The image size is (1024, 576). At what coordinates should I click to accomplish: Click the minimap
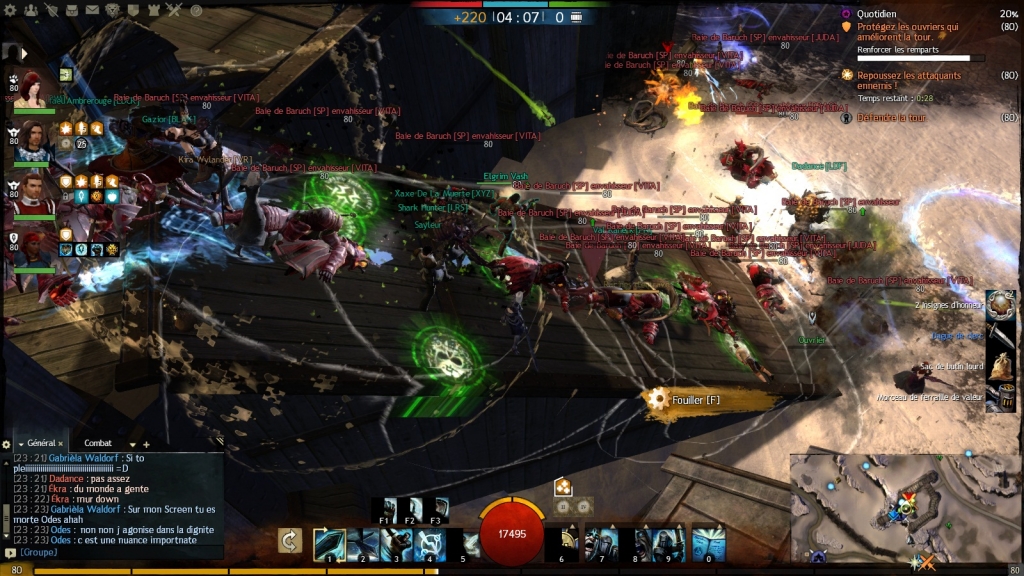(905, 510)
